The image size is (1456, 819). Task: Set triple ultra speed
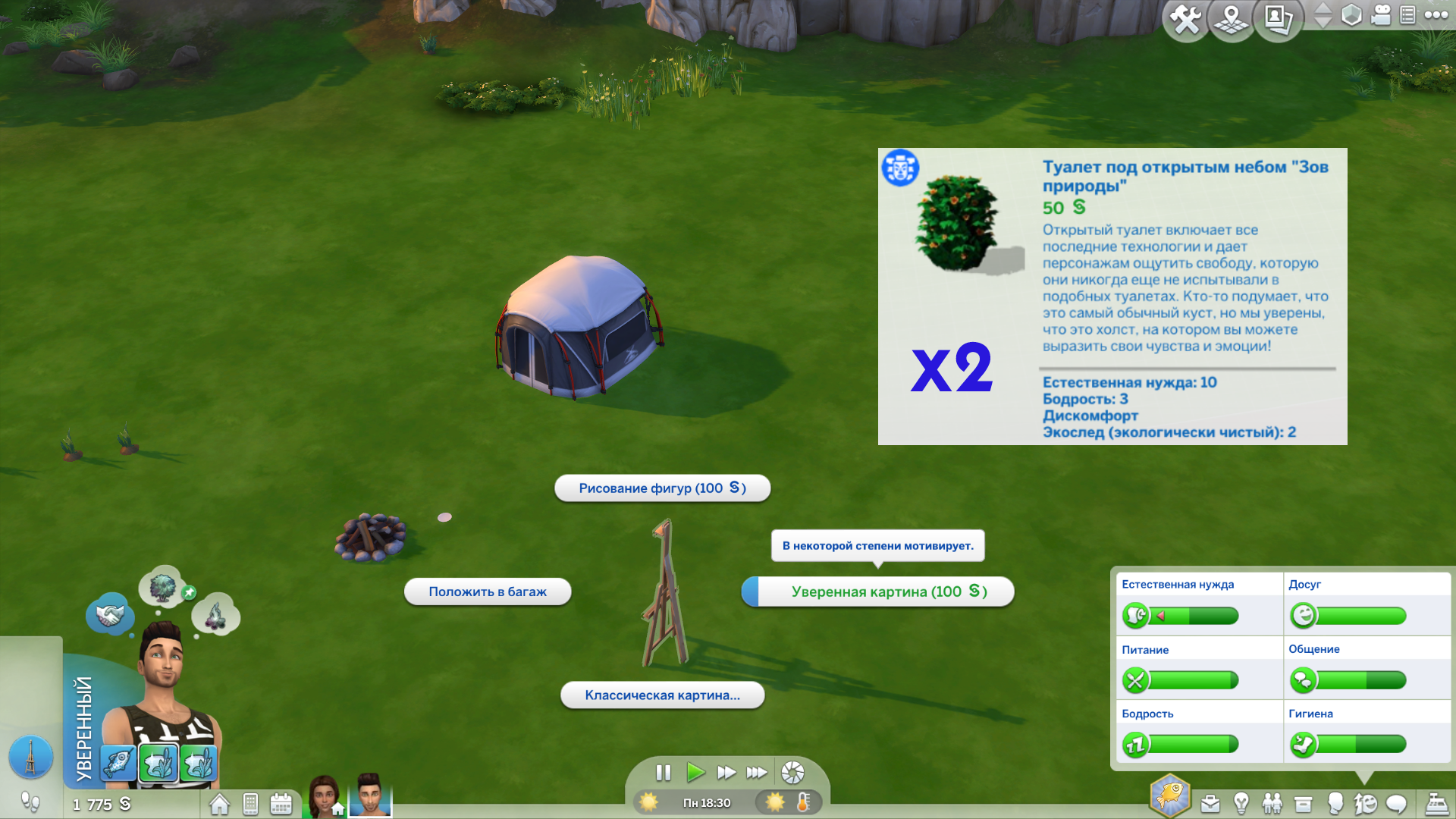click(x=756, y=773)
